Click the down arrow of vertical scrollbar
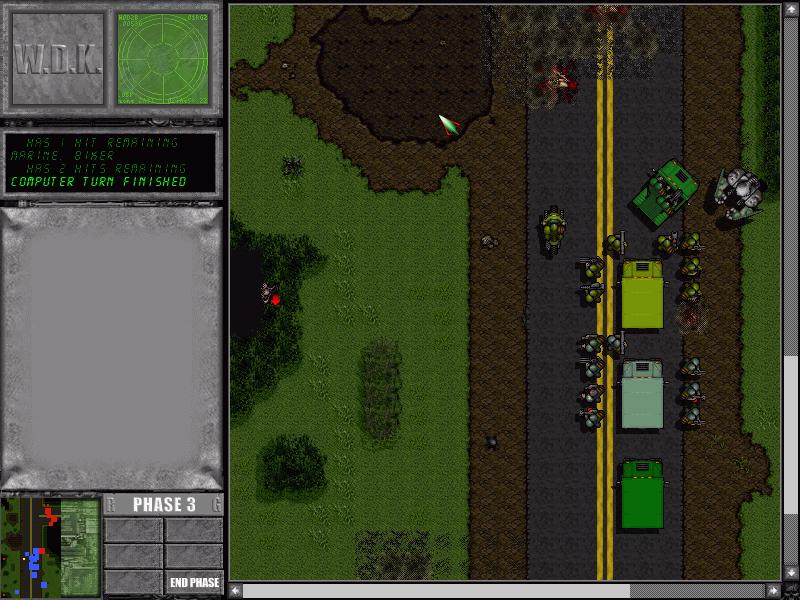 click(x=791, y=574)
